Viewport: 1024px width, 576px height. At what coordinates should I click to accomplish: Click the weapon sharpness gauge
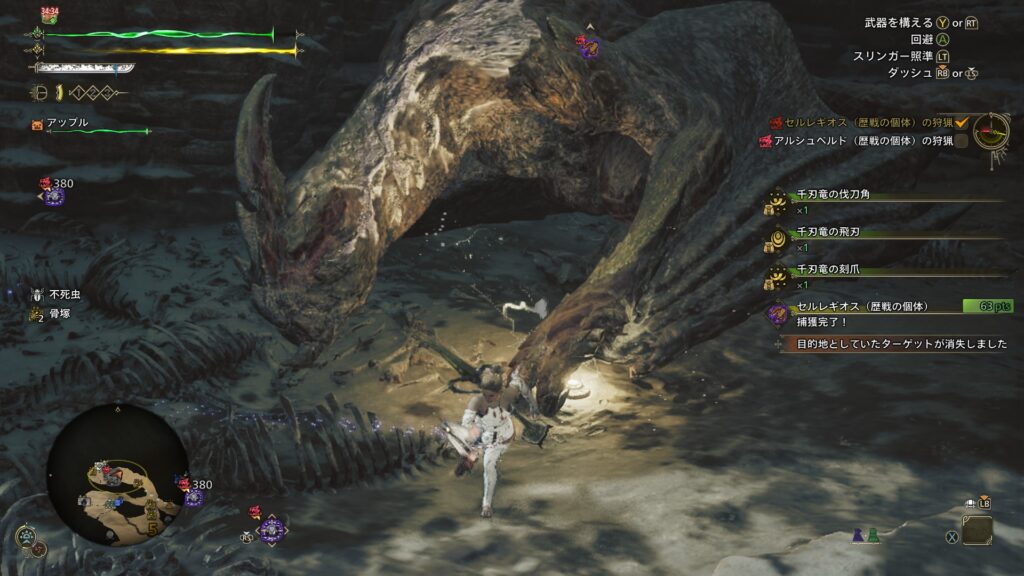click(x=84, y=69)
